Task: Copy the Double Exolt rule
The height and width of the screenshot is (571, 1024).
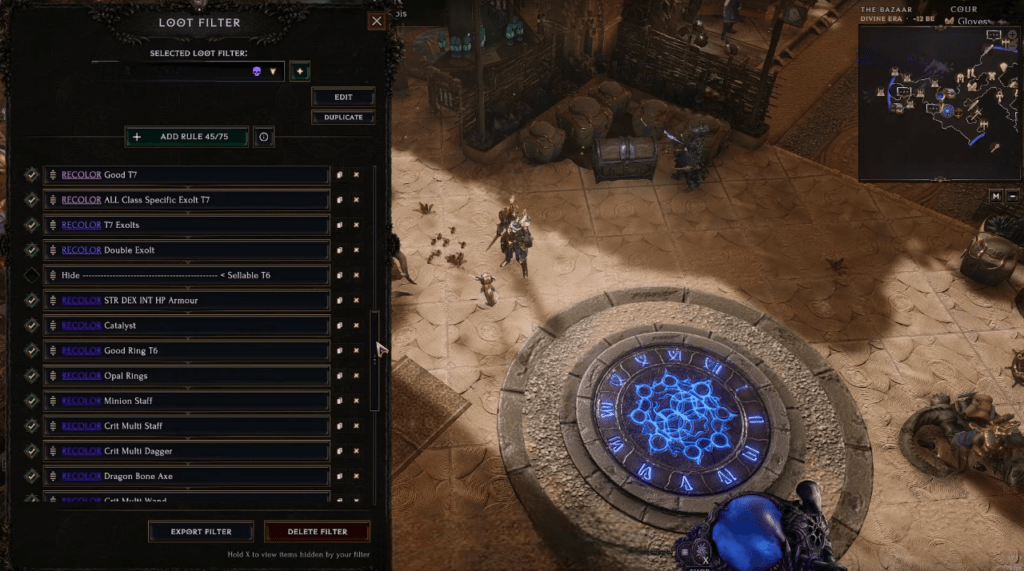Action: pyautogui.click(x=340, y=250)
